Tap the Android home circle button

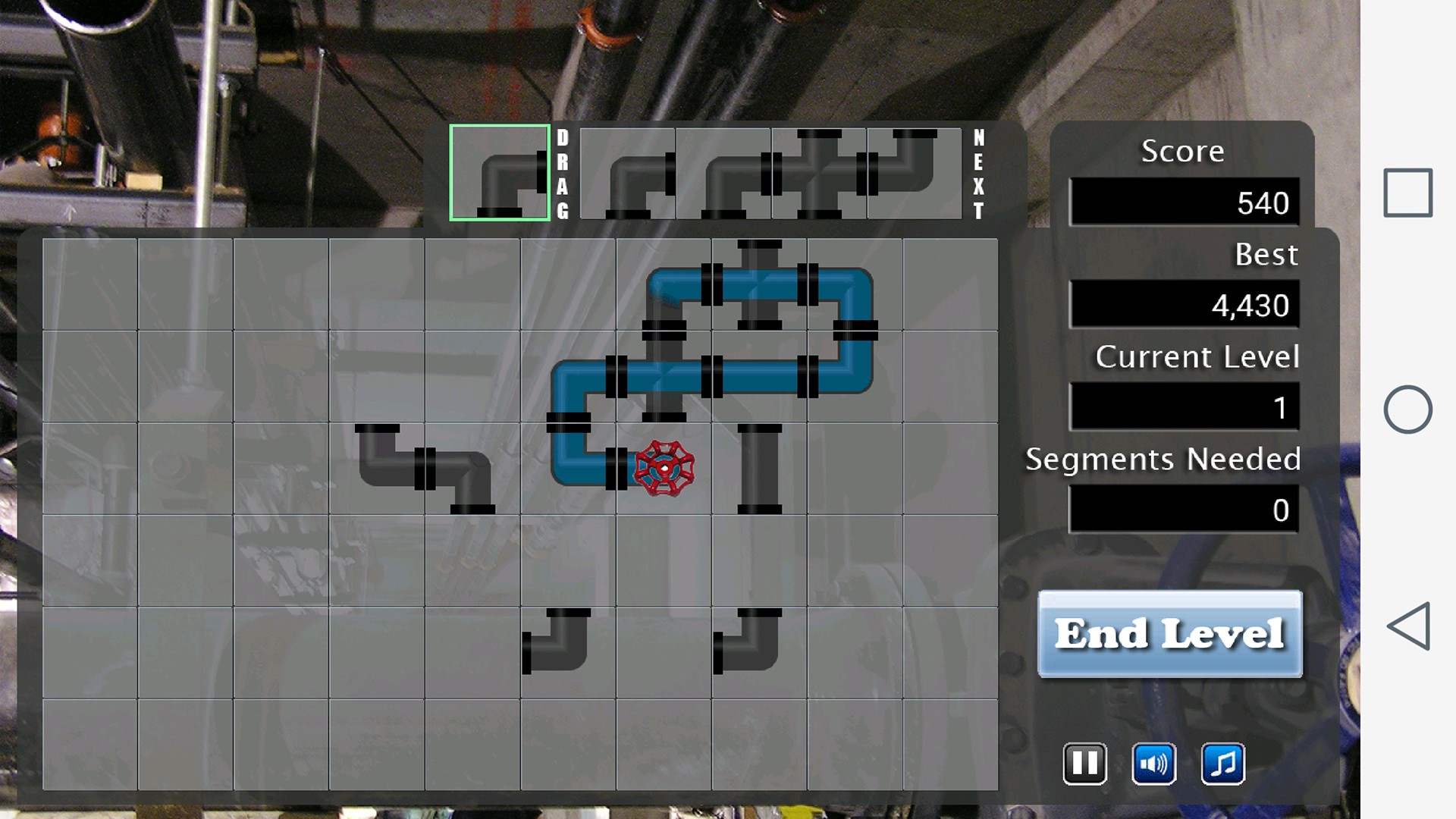tap(1407, 409)
